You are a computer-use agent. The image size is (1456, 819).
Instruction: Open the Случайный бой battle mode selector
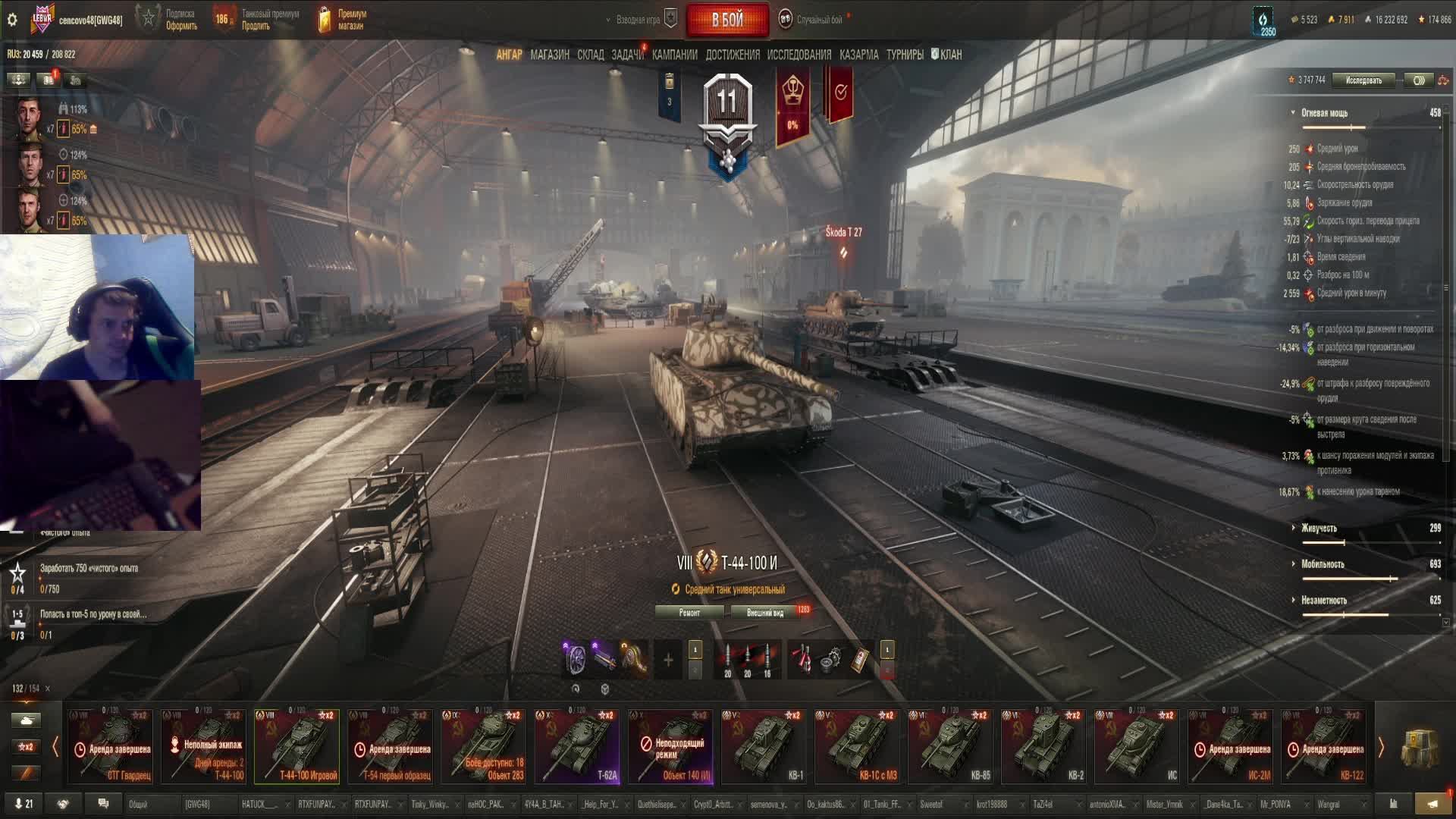tap(818, 20)
